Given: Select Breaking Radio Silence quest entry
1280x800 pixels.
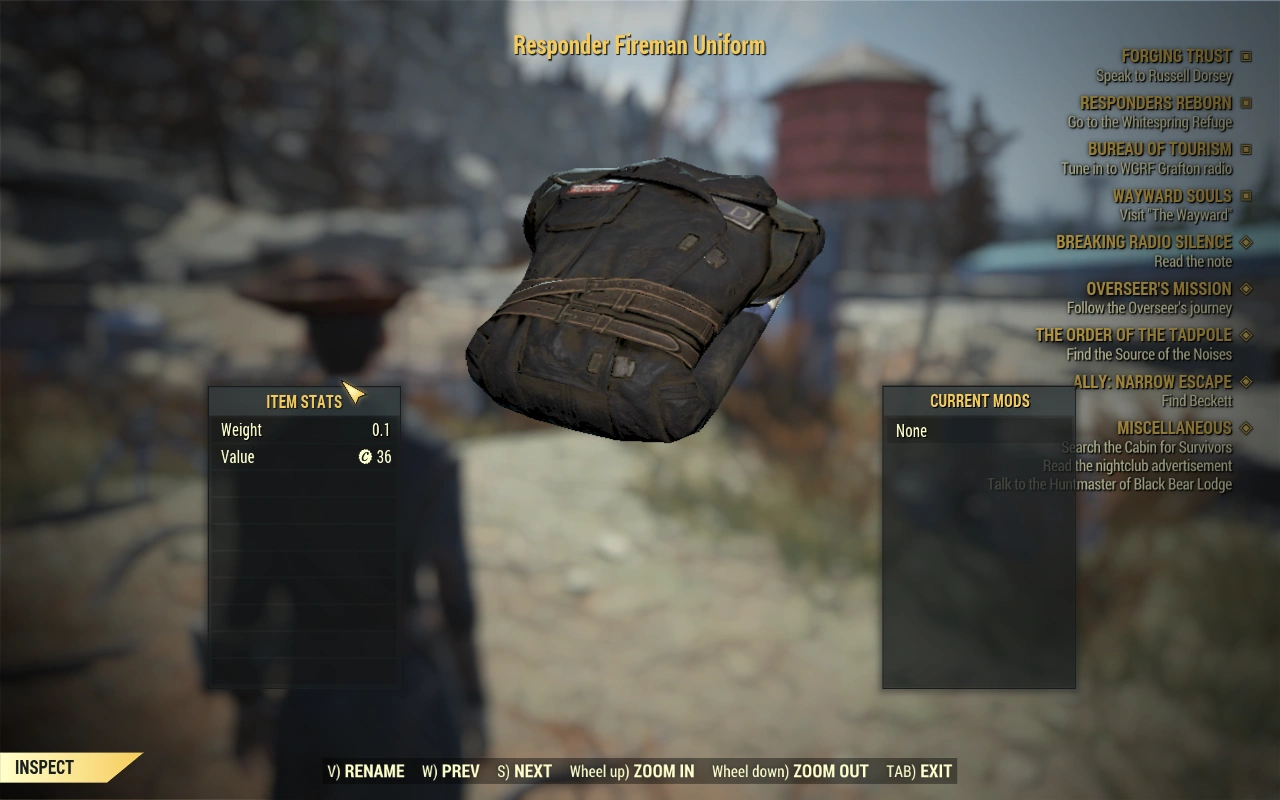Looking at the screenshot, I should 1144,242.
